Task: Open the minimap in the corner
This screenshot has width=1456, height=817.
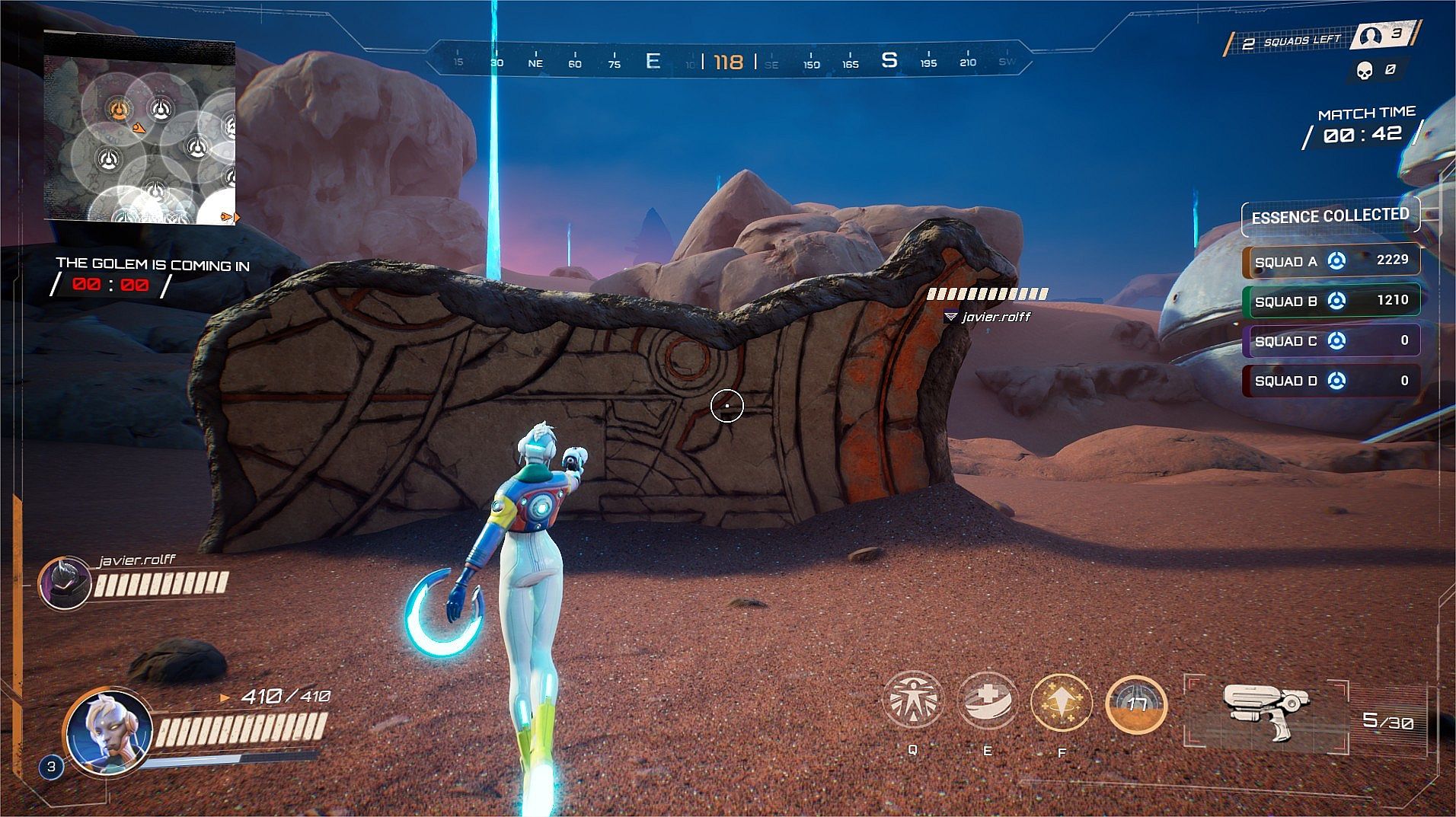Action: (139, 128)
